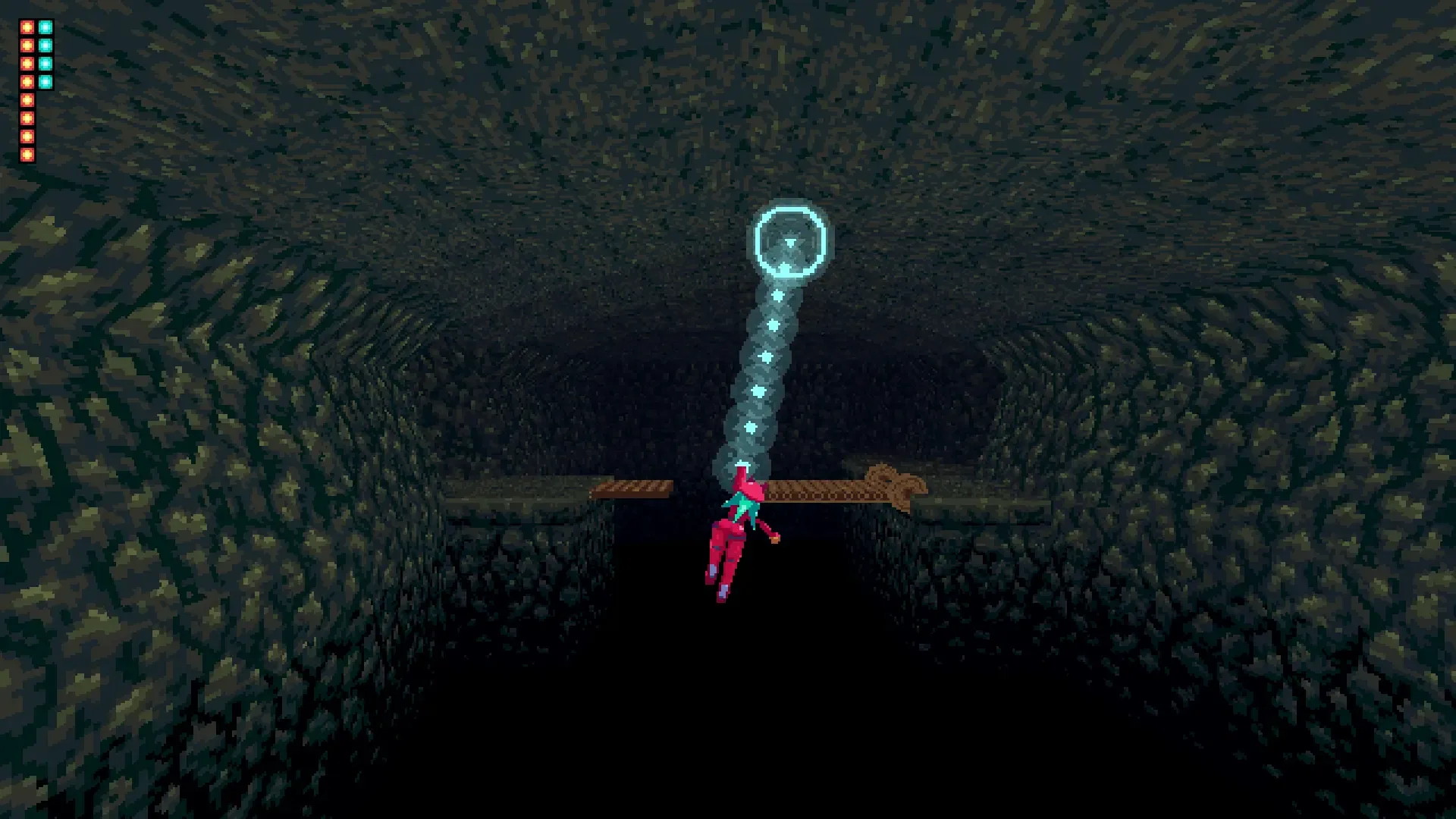Click the fifth red health pip
This screenshot has width=1456, height=819.
27,99
